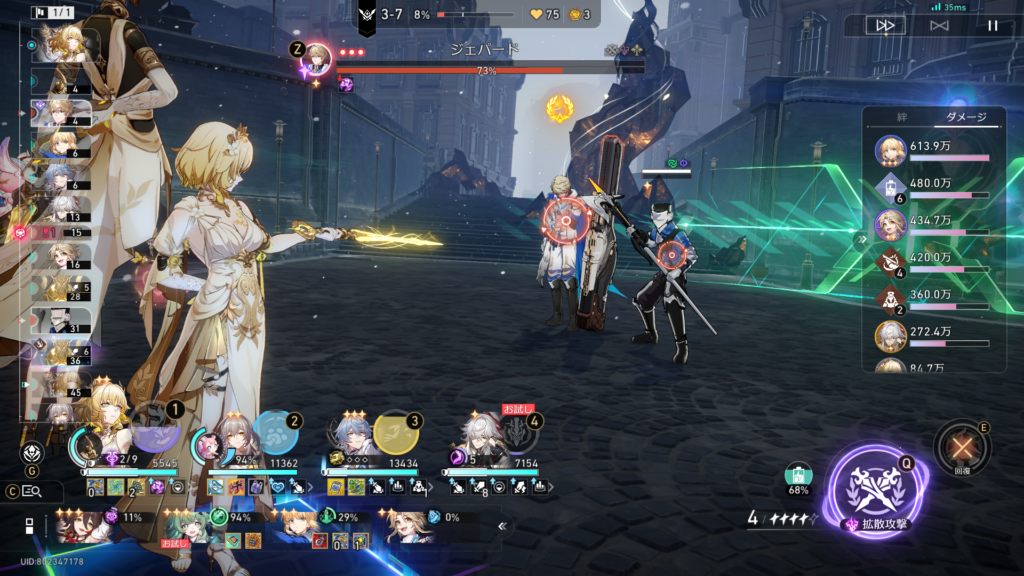This screenshot has height=576, width=1024.
Task: Enable auto-battle with the bowtie icon
Action: (939, 25)
